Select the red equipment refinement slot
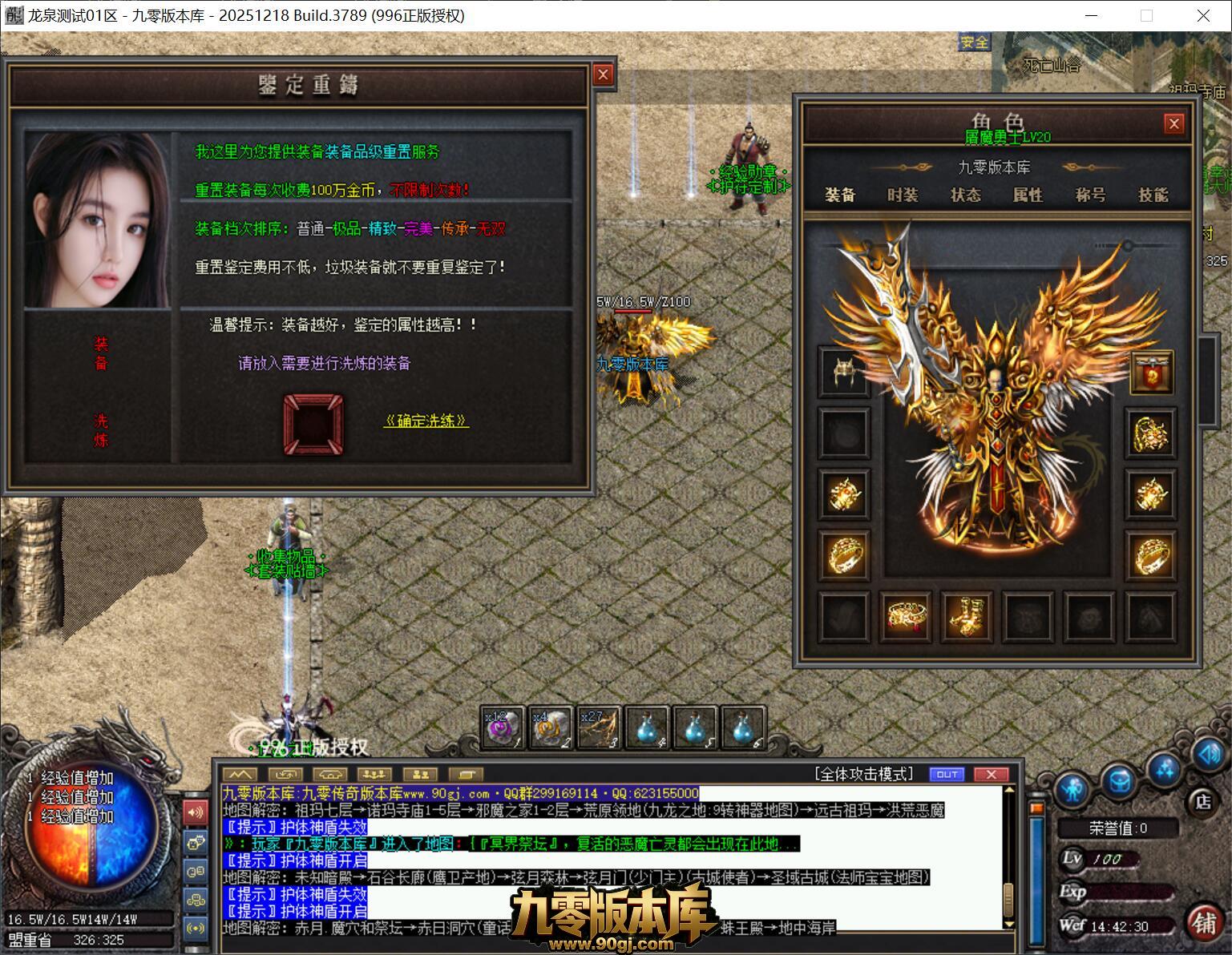1232x955 pixels. click(313, 425)
